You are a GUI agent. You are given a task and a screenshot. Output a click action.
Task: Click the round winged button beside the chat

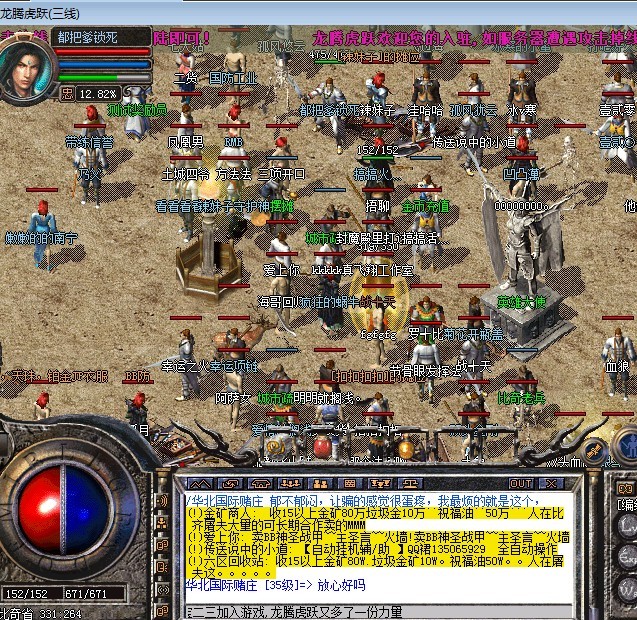tap(595, 452)
